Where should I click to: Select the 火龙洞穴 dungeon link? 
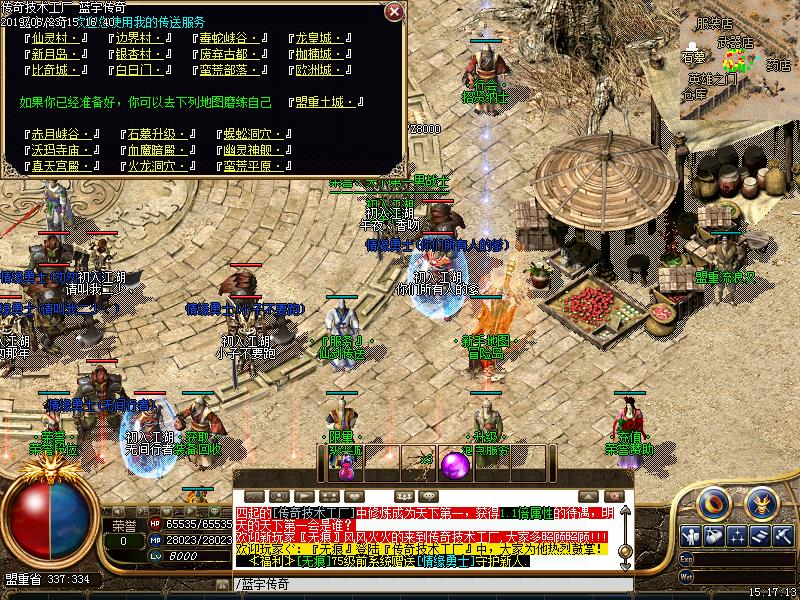(152, 166)
